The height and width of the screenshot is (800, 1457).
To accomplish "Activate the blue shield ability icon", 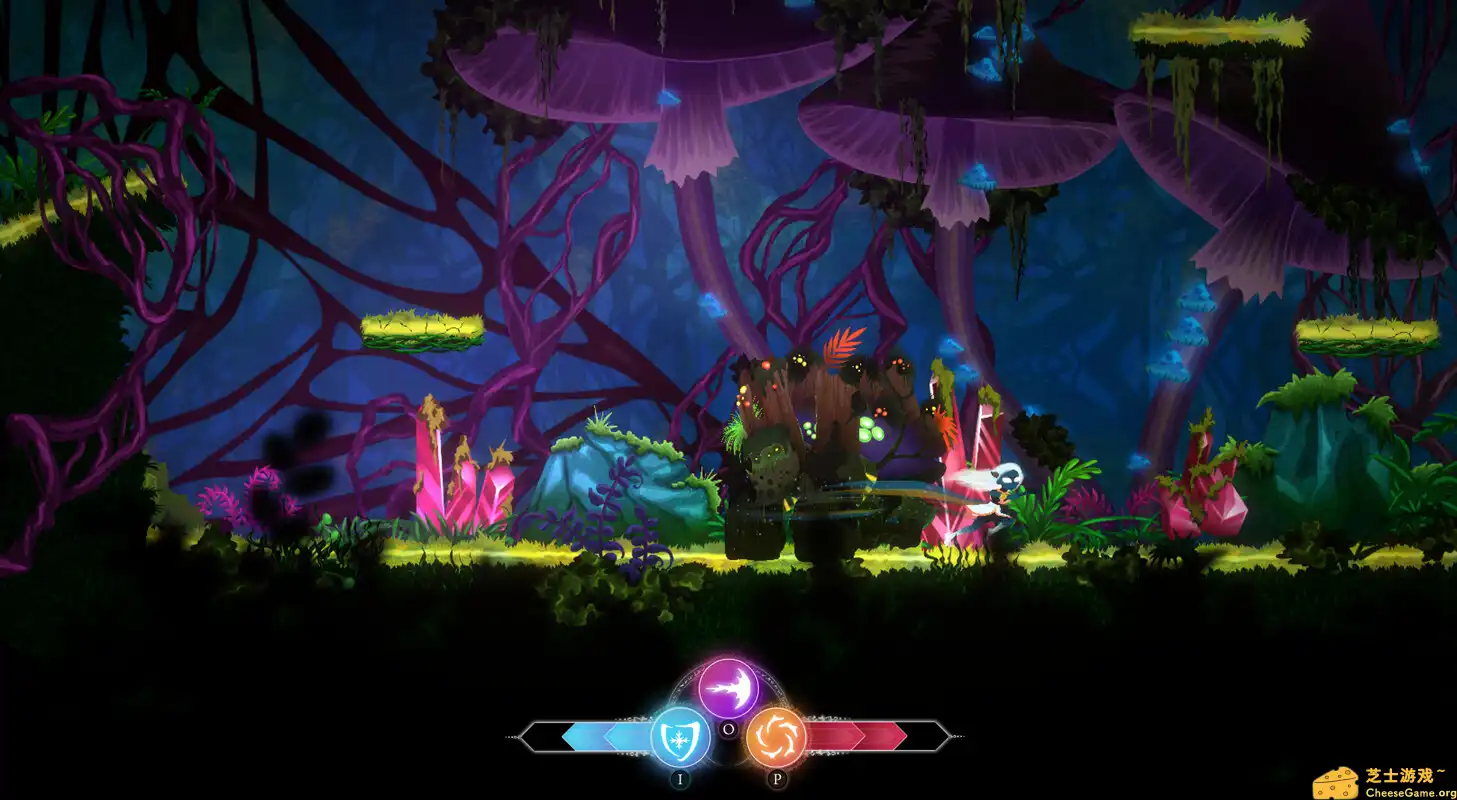I will coord(680,738).
